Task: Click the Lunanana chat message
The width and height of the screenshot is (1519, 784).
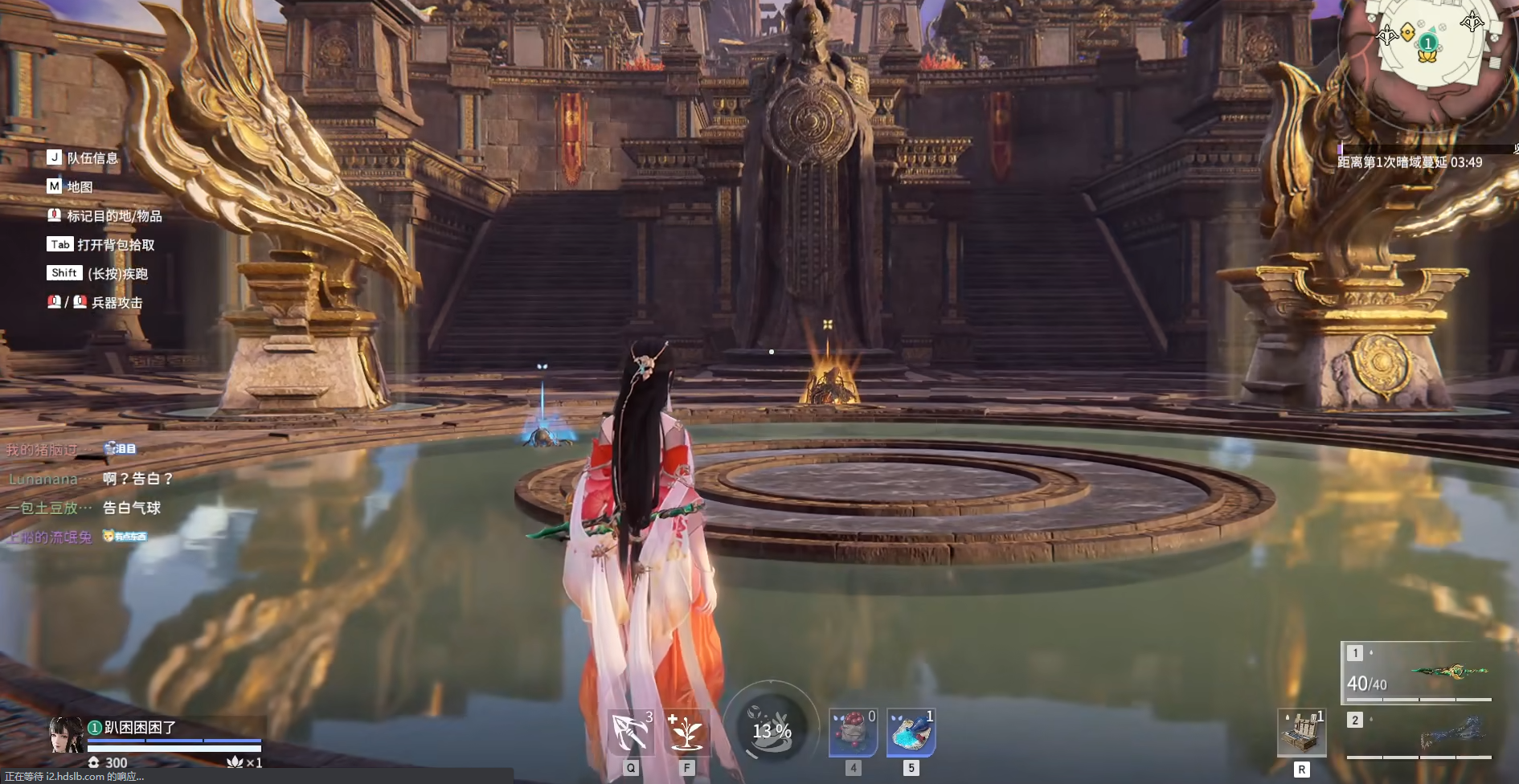Action: (90, 479)
